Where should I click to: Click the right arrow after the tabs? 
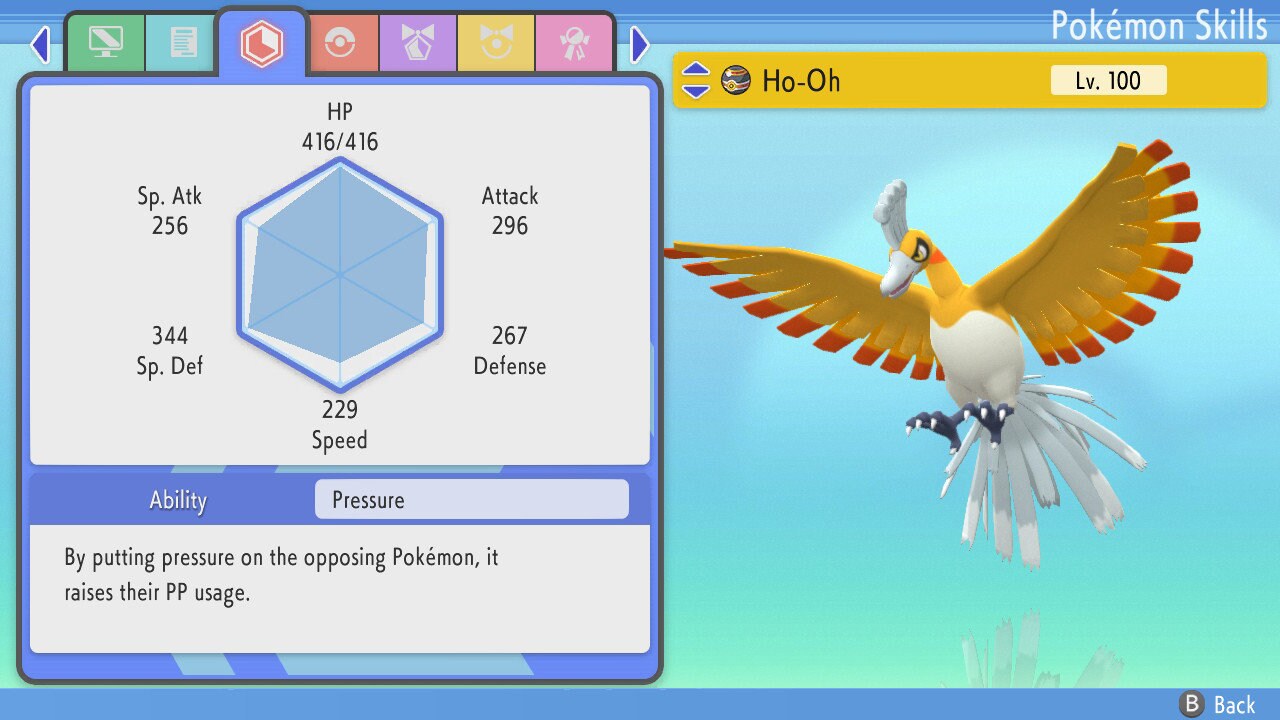(x=640, y=44)
